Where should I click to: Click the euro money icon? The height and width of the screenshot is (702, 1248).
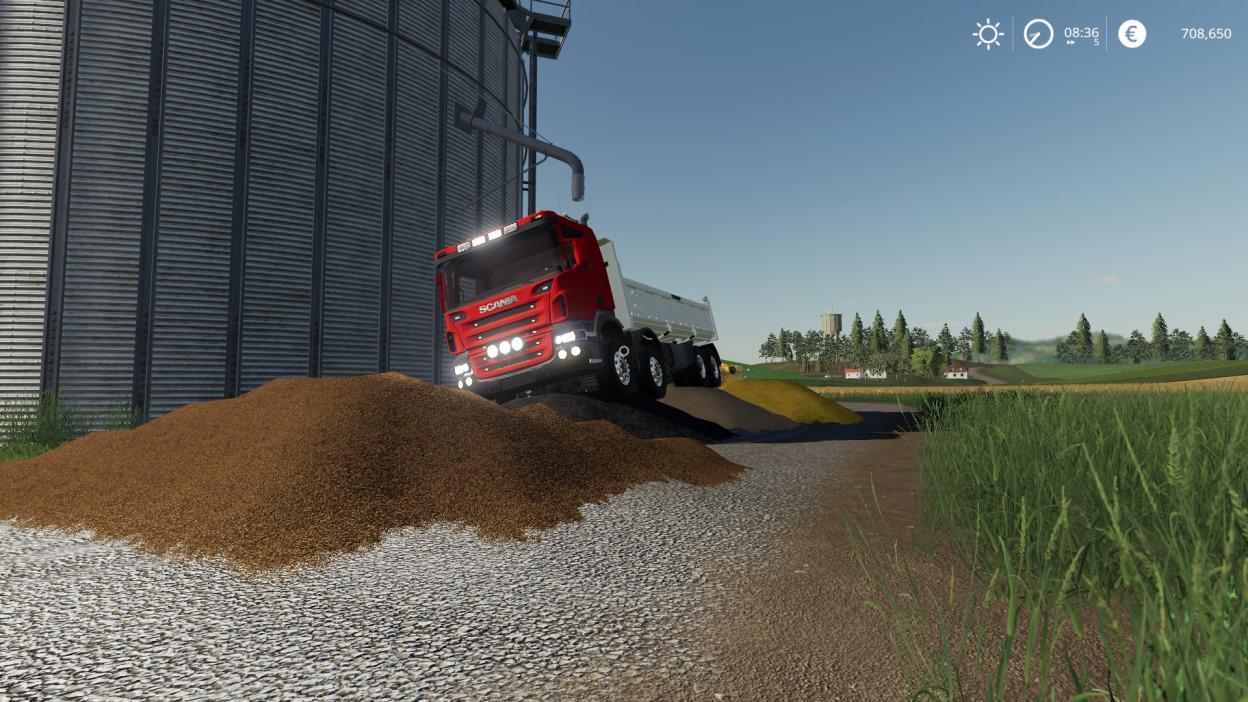point(1132,34)
